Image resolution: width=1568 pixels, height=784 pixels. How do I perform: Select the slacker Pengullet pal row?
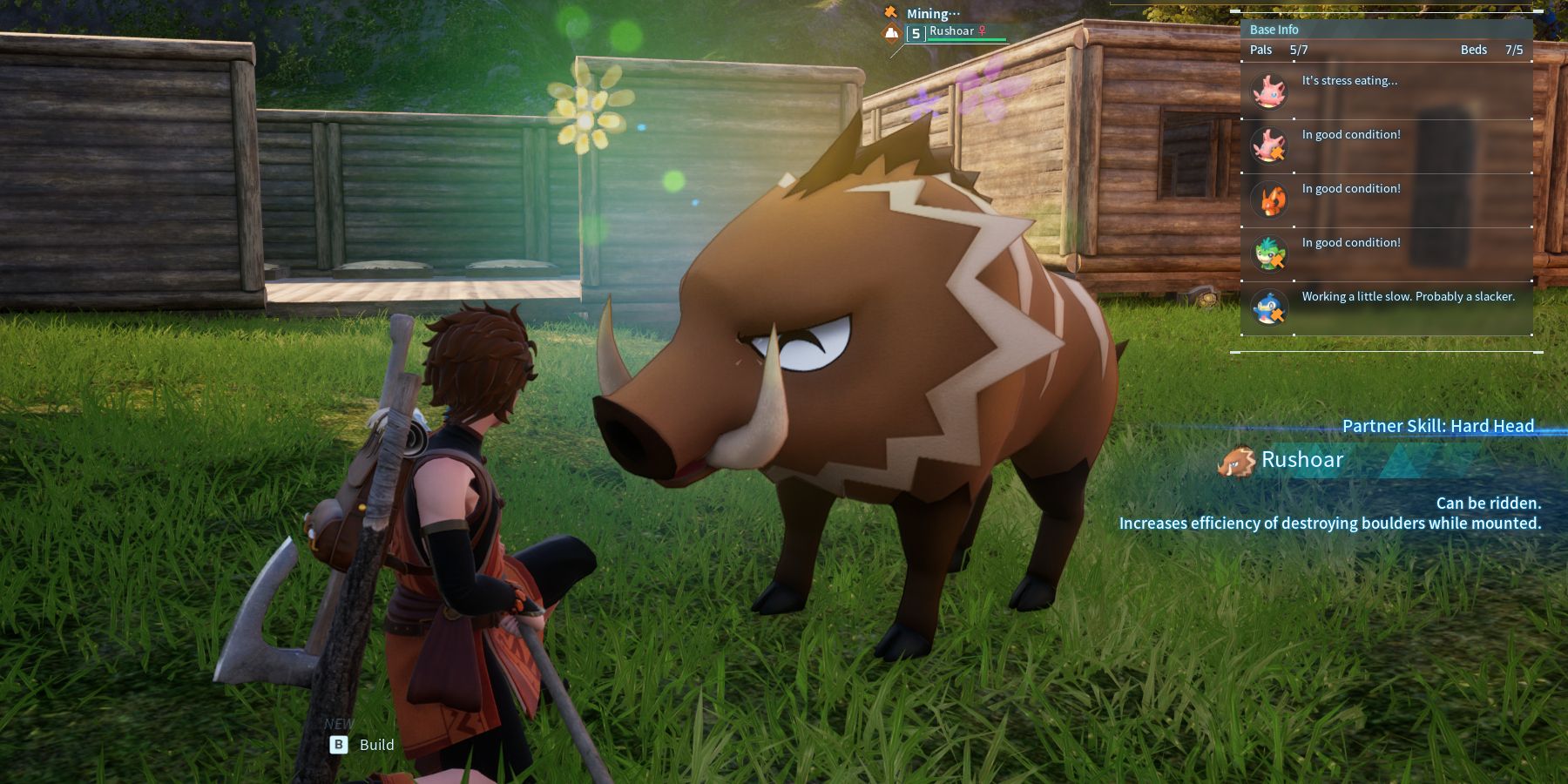click(1385, 308)
